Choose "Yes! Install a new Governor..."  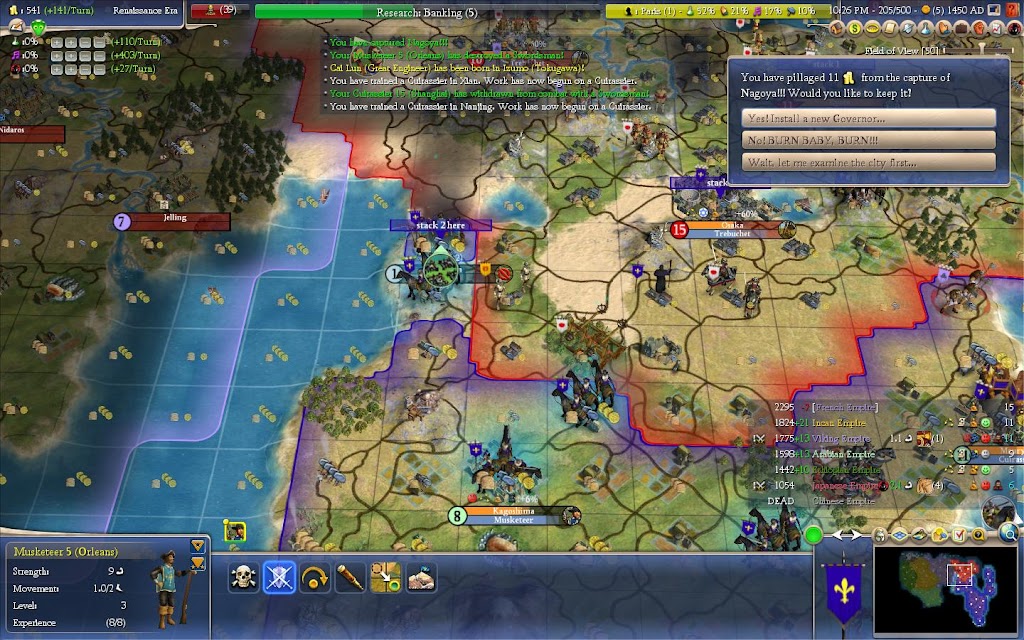pyautogui.click(x=870, y=118)
